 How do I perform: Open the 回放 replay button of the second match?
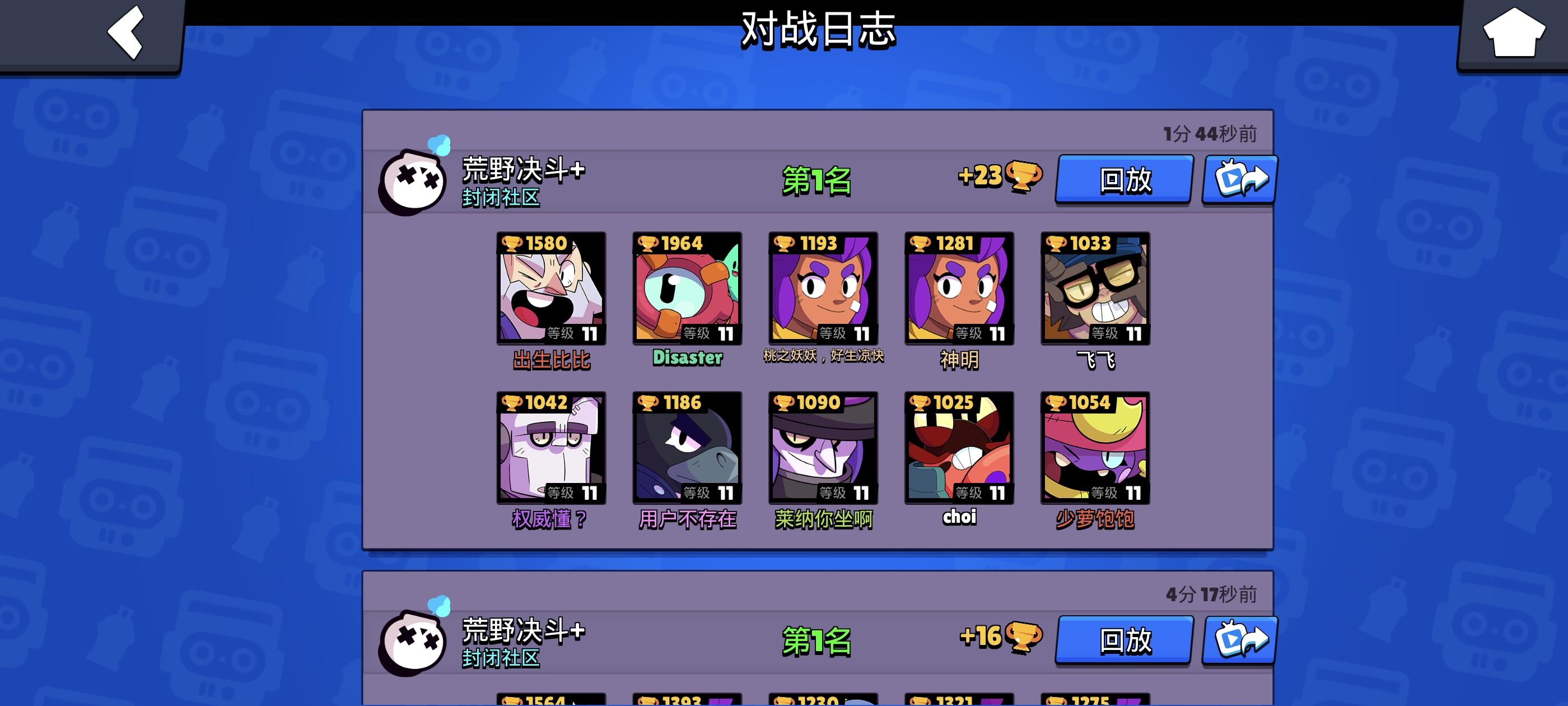pos(1123,640)
